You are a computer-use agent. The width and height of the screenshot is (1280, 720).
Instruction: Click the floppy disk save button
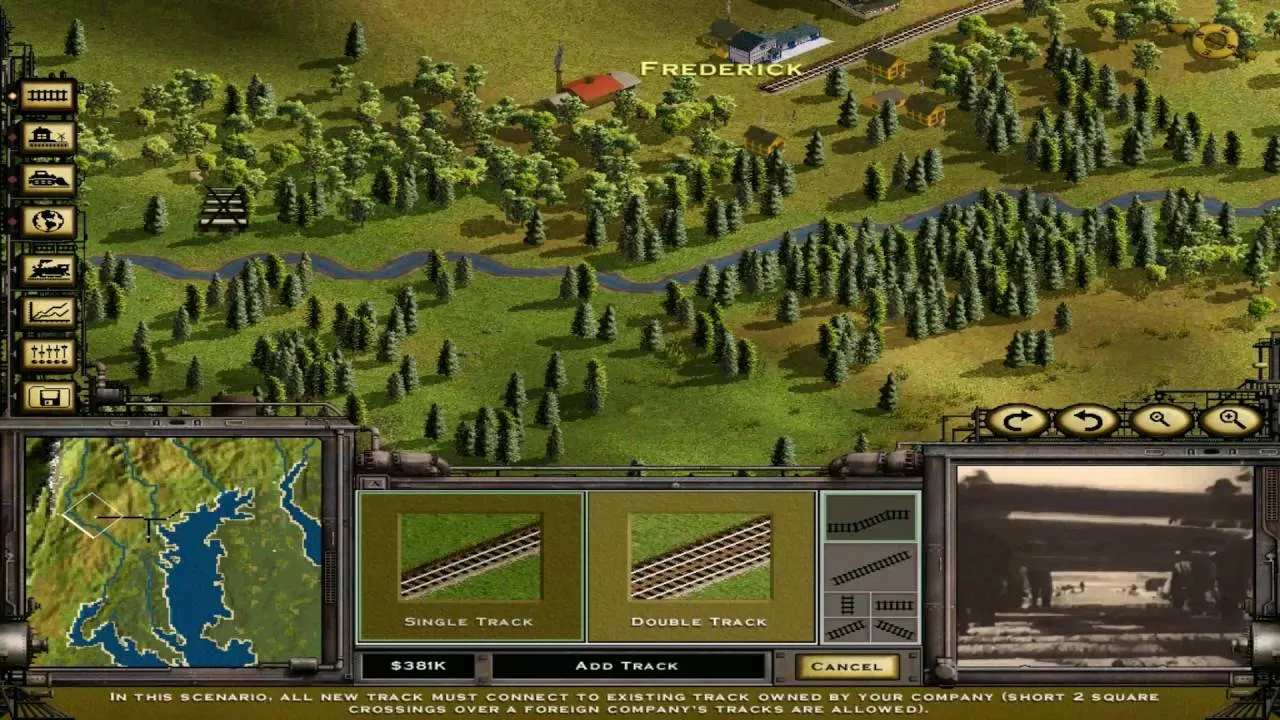pyautogui.click(x=47, y=396)
